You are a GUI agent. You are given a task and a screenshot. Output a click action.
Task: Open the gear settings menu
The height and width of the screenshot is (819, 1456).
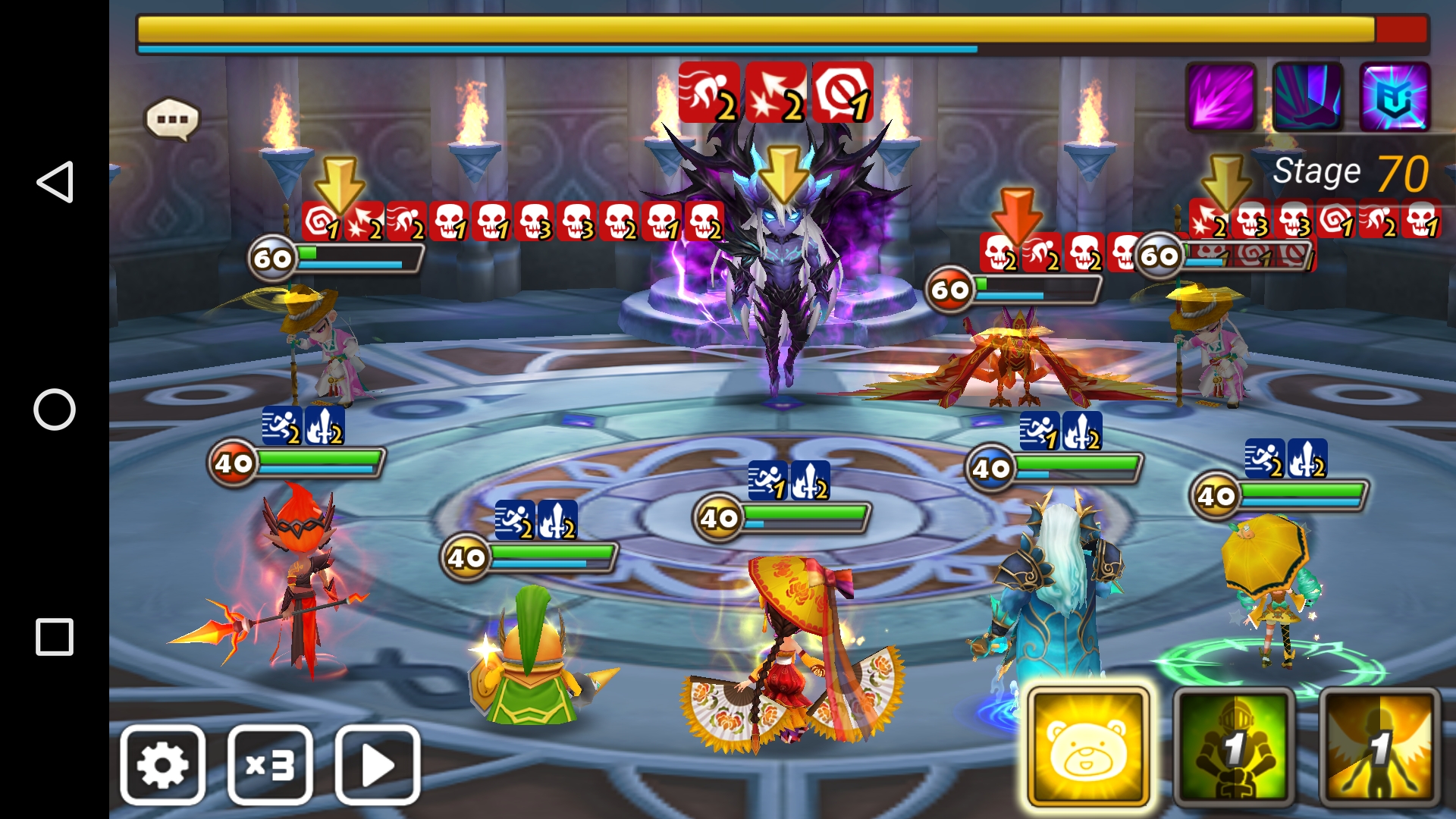162,764
